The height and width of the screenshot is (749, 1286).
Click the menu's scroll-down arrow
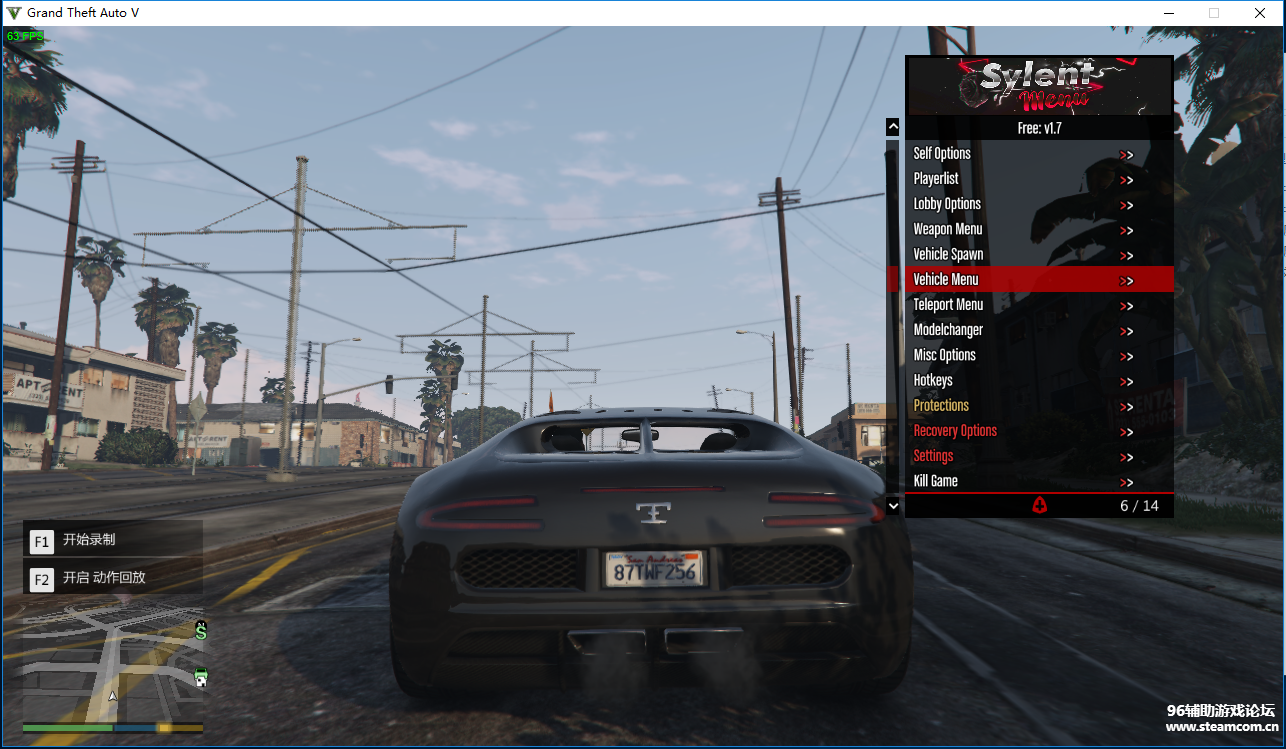coord(893,506)
